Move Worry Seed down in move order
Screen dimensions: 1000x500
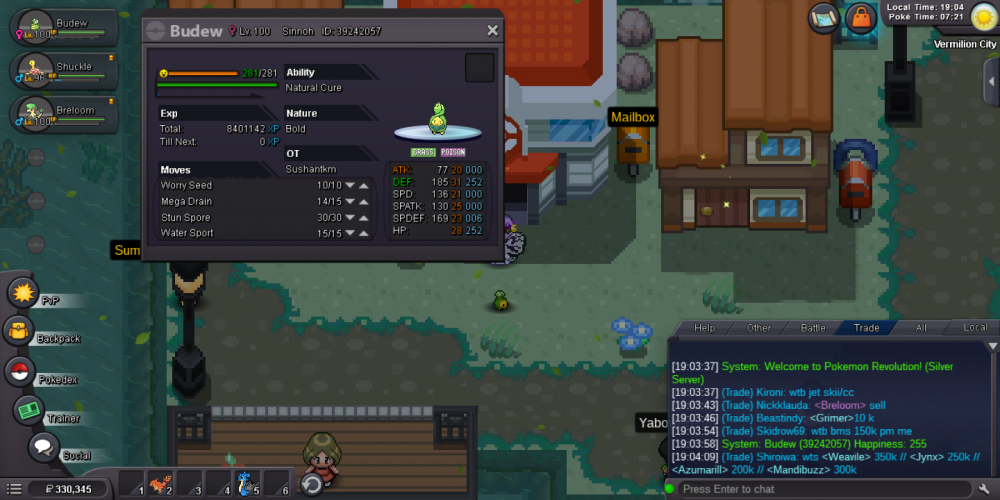pyautogui.click(x=351, y=186)
